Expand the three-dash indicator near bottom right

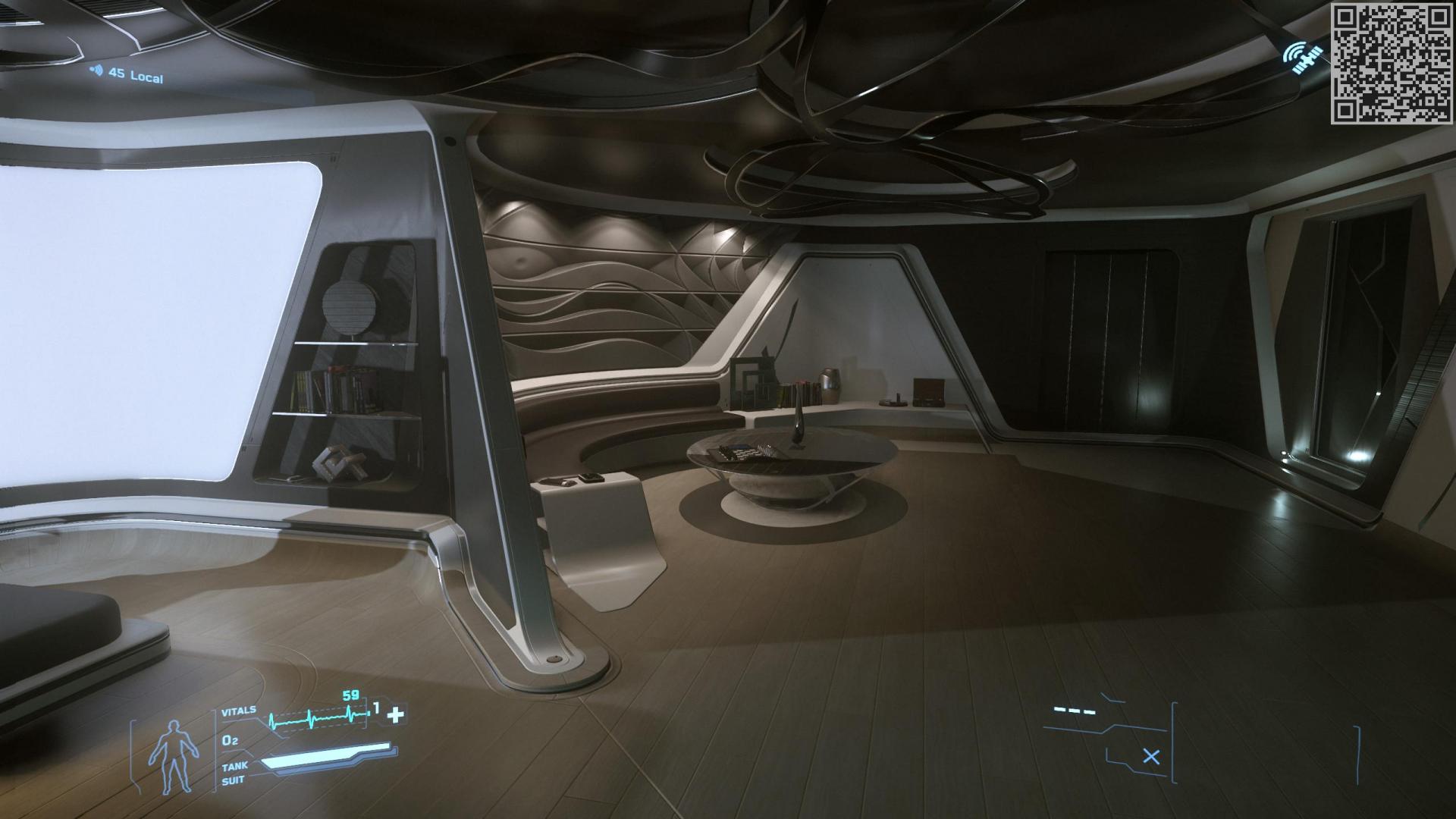[x=1075, y=711]
